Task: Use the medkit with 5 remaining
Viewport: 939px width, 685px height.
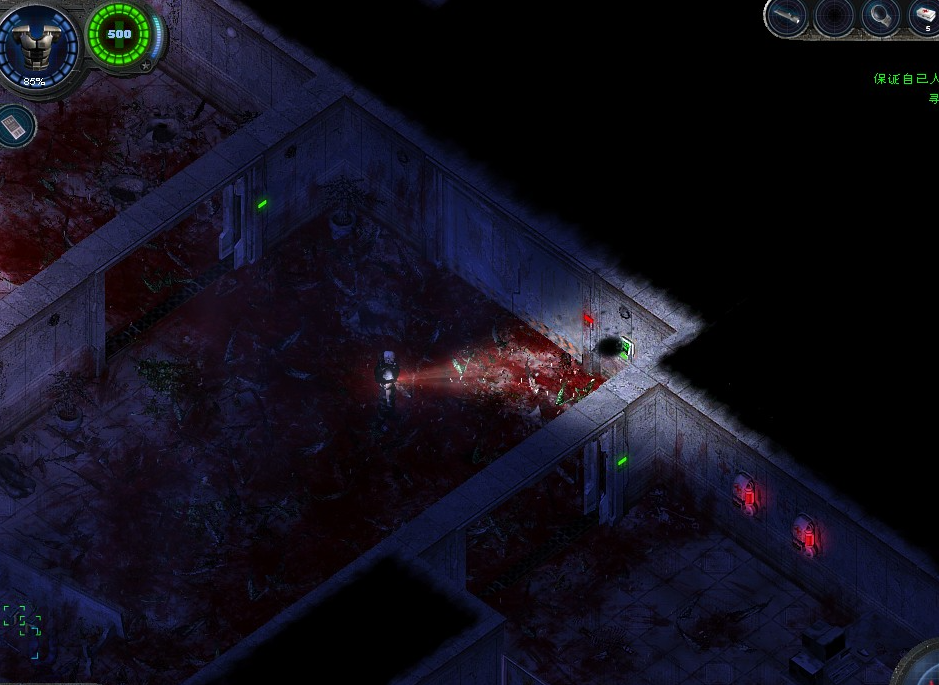Action: click(924, 17)
